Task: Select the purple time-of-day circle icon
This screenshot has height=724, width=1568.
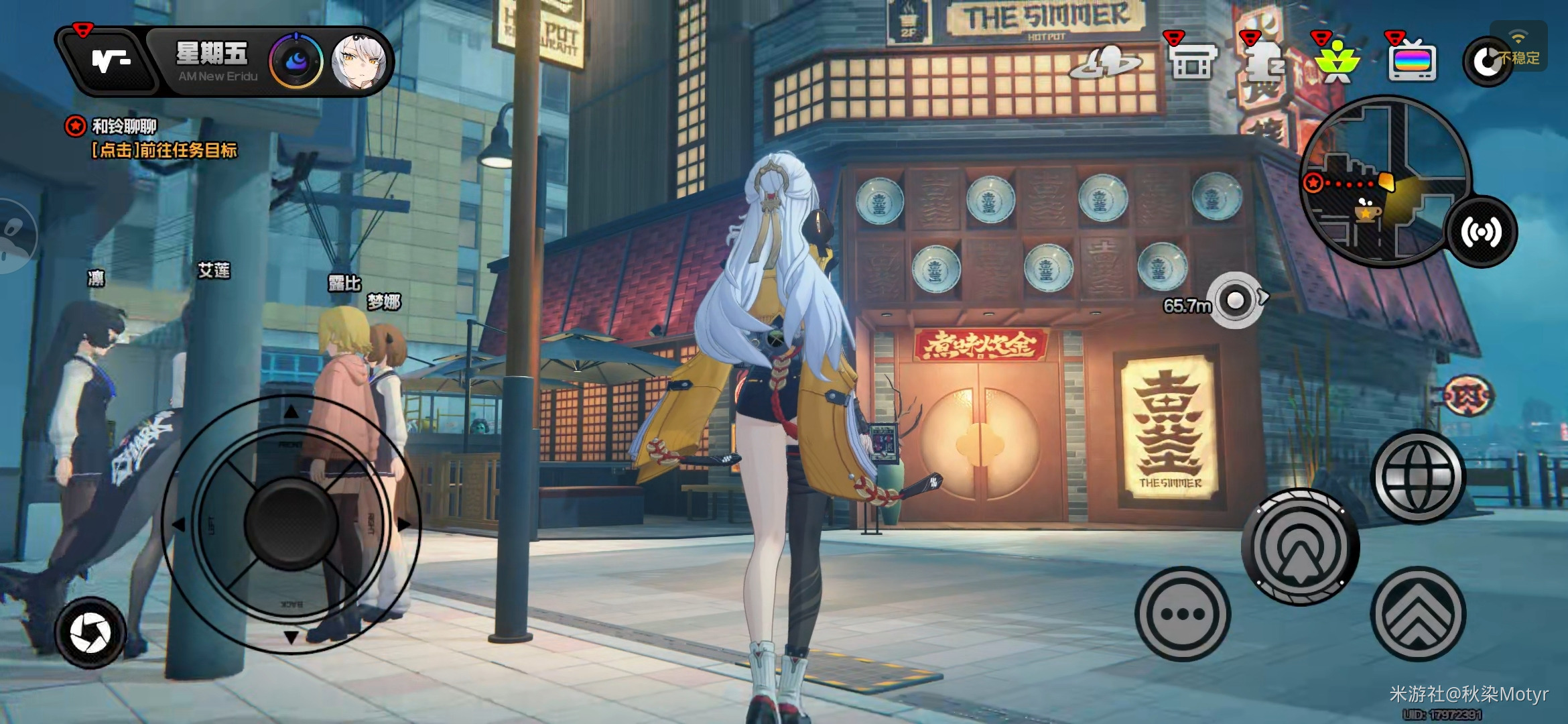Action: point(296,62)
